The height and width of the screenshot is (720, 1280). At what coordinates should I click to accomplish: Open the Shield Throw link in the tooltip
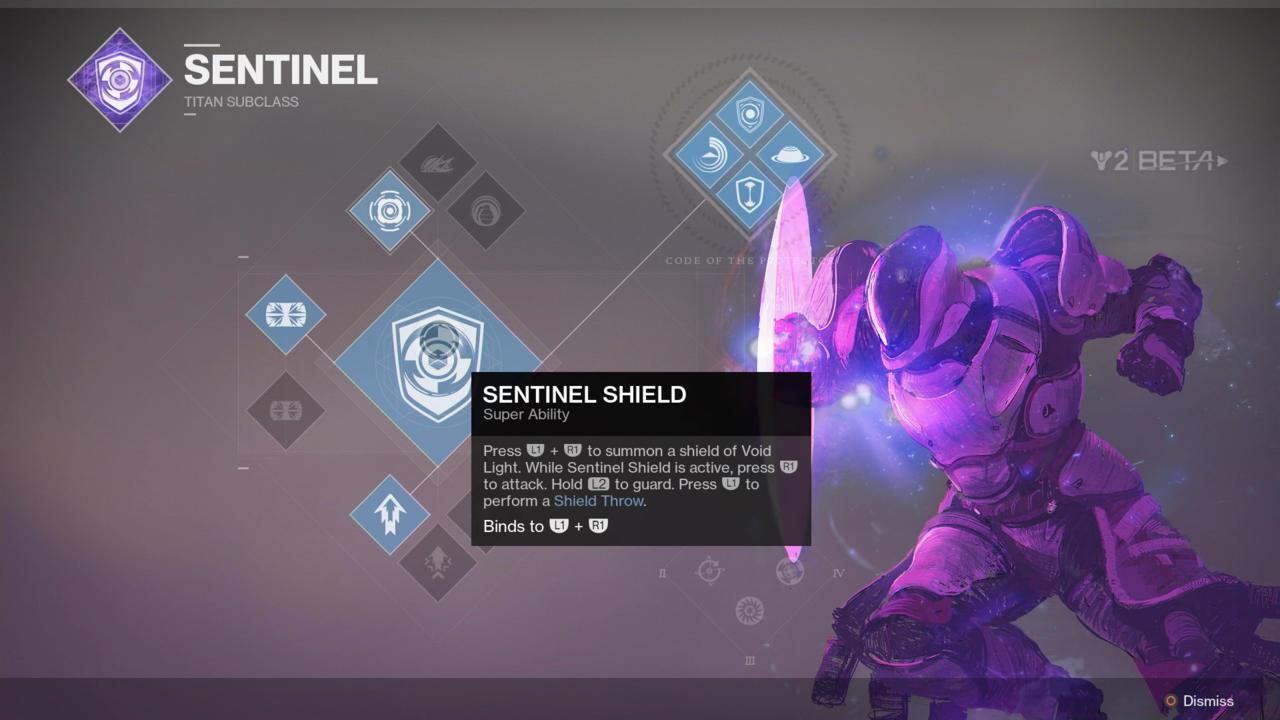coord(600,500)
